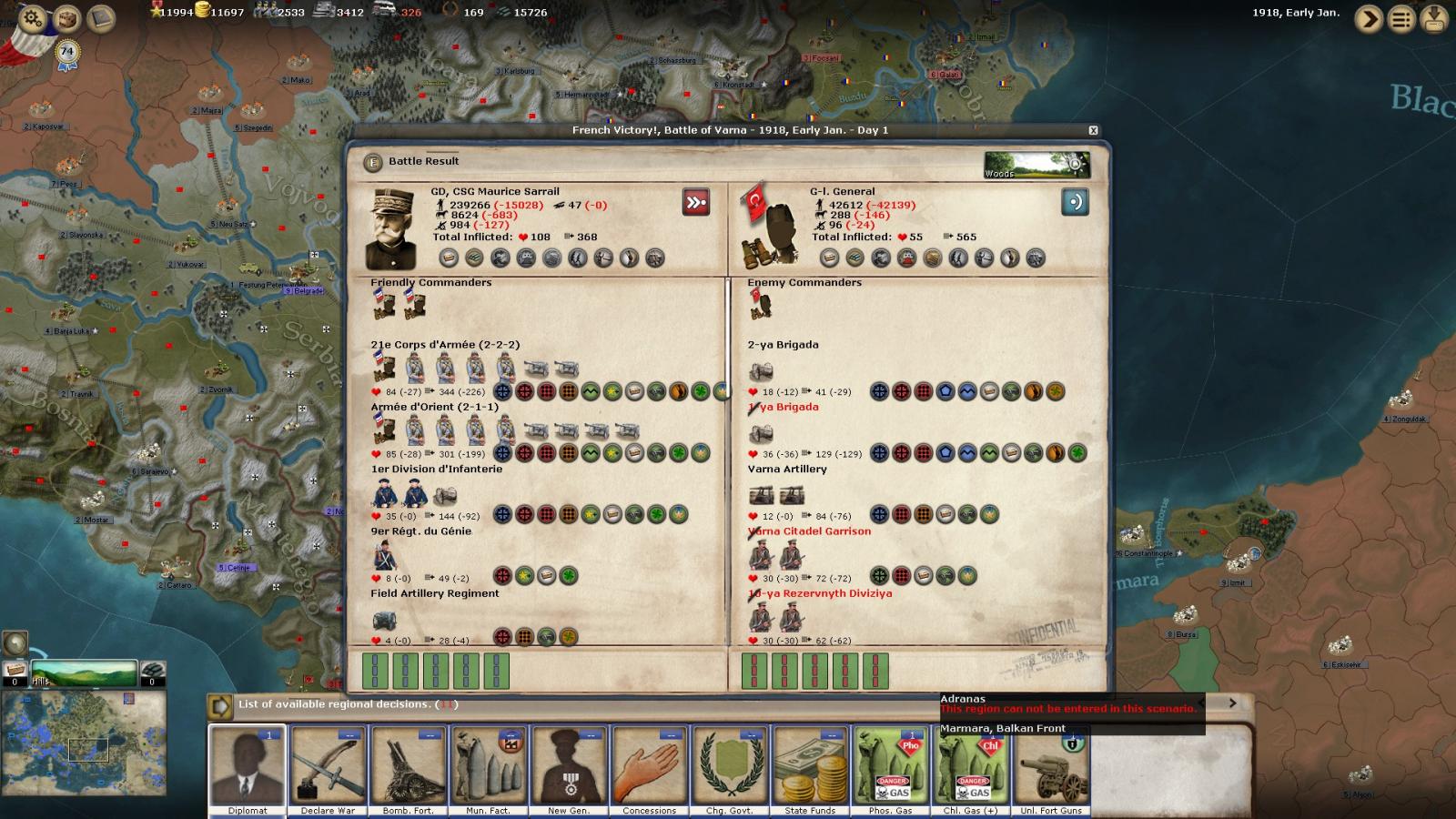Screen dimensions: 1456x819
Task: Select the Concessions decision card
Action: click(x=649, y=766)
